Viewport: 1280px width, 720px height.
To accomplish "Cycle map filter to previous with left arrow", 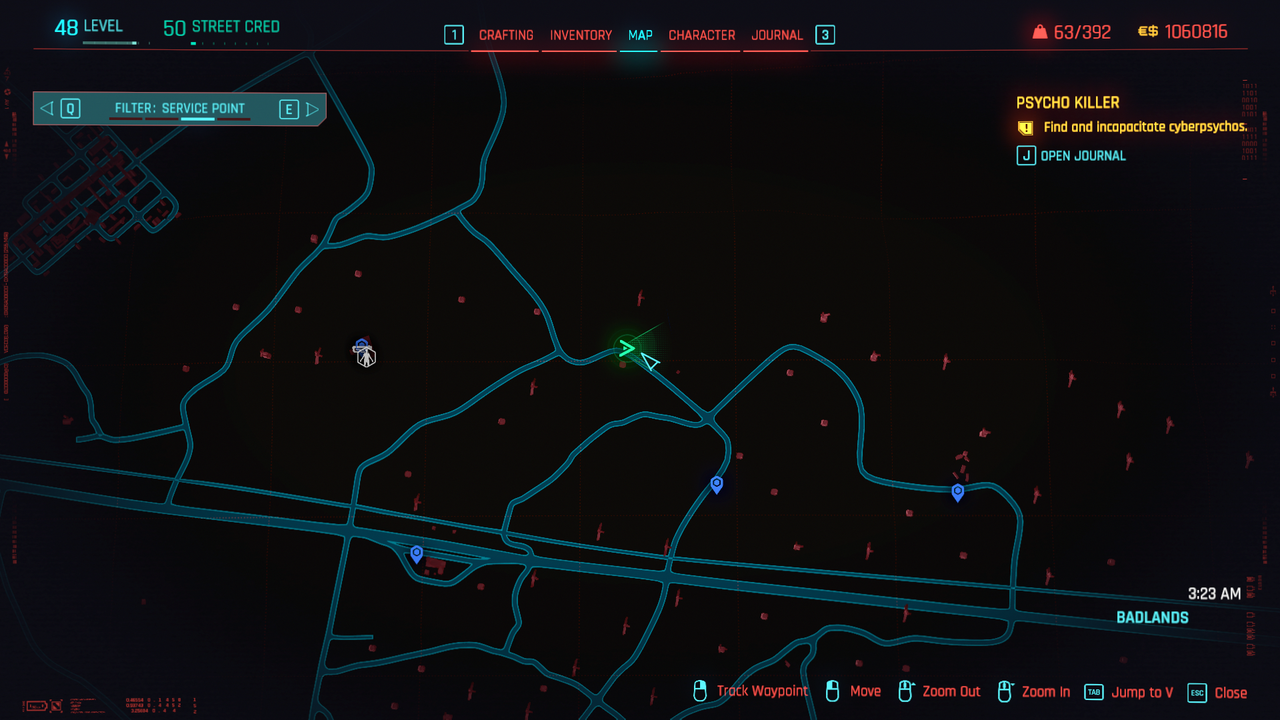I will click(x=47, y=109).
